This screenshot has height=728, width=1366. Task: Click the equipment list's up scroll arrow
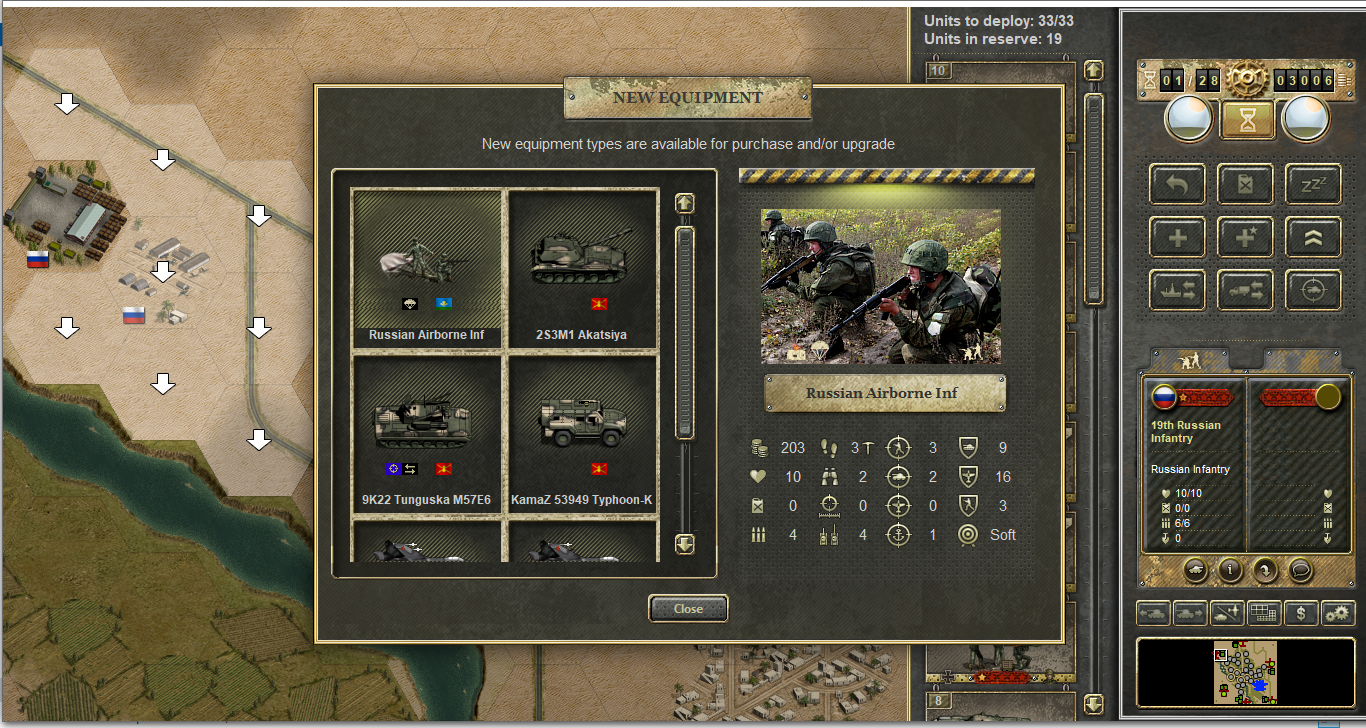tap(684, 203)
